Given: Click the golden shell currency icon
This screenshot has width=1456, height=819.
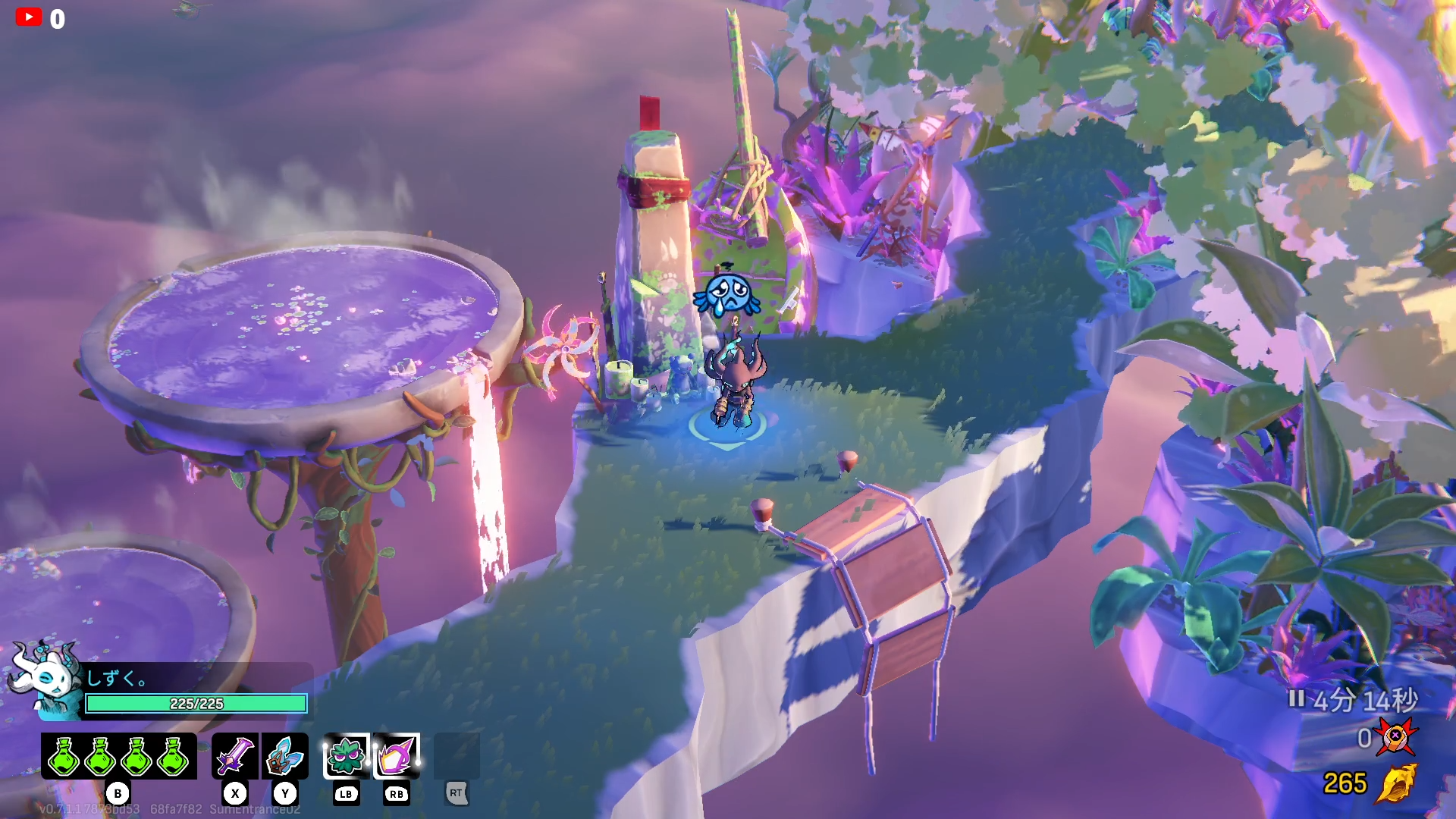Looking at the screenshot, I should (x=1397, y=783).
